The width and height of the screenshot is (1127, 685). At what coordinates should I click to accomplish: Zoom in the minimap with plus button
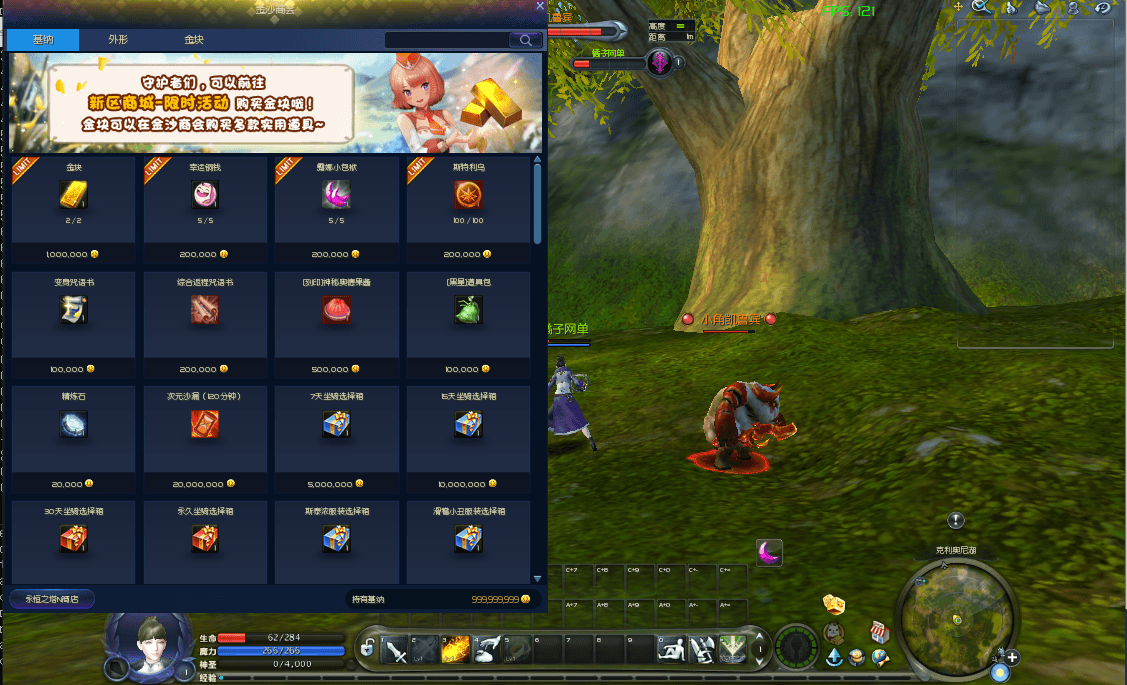pyautogui.click(x=1012, y=658)
